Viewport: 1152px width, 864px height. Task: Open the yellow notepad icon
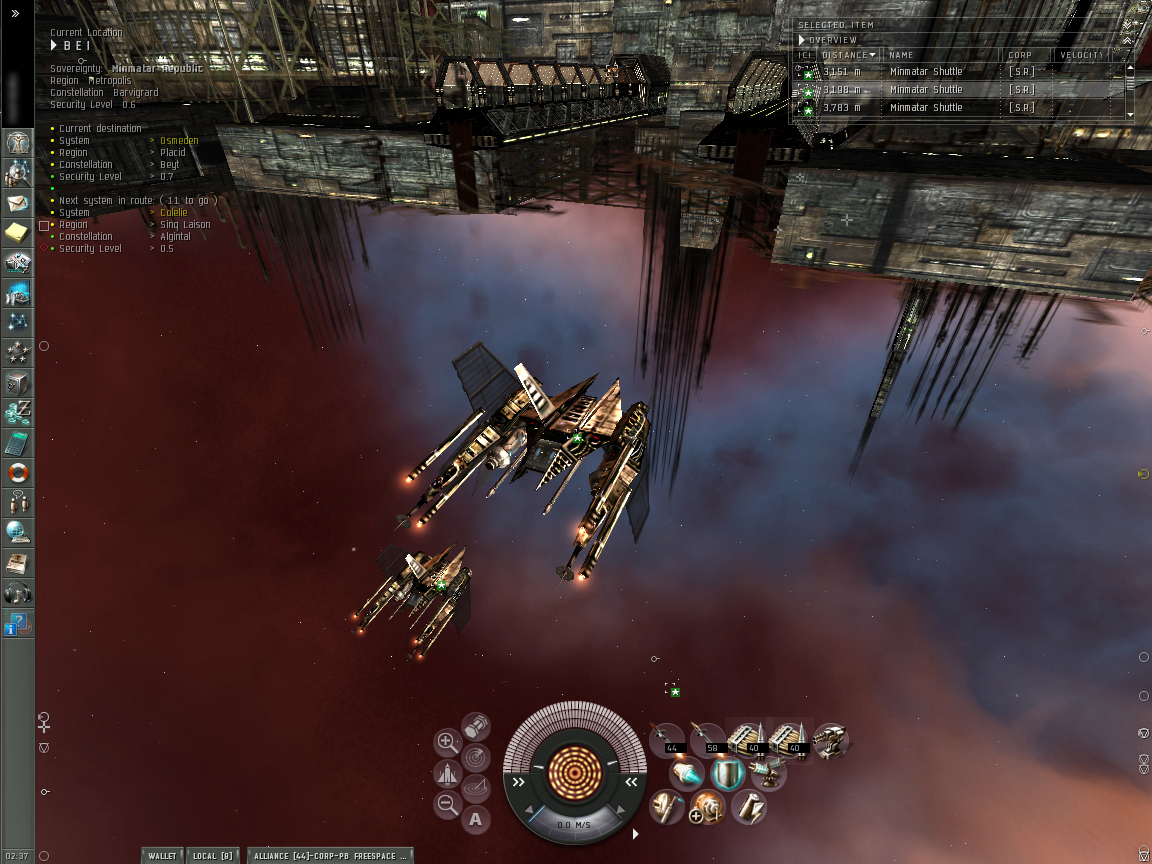pos(18,233)
